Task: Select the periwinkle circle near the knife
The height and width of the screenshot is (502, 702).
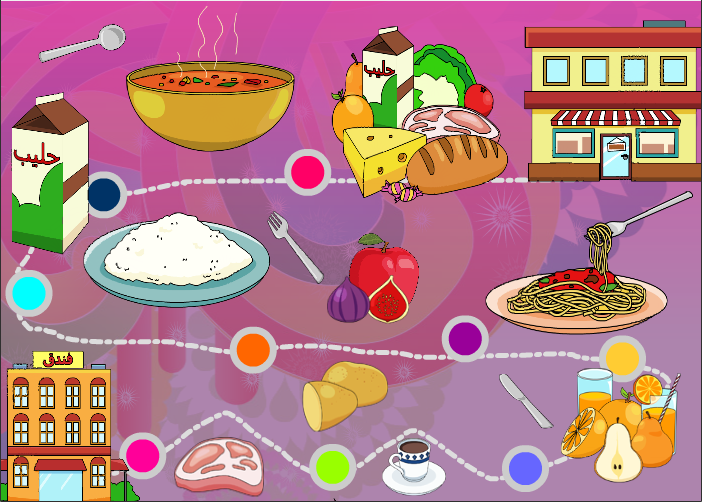Action: click(x=524, y=467)
